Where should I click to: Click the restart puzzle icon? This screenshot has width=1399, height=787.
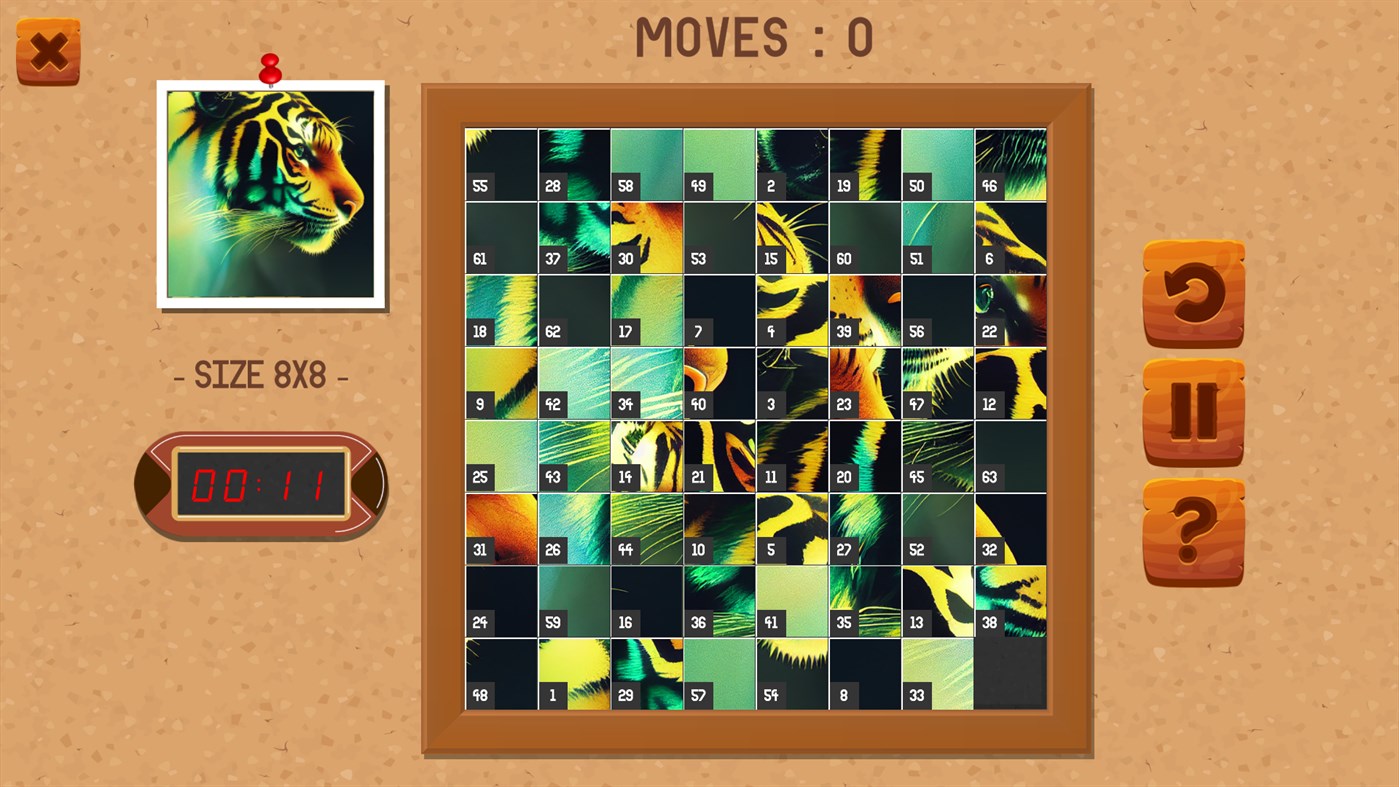click(x=1193, y=293)
